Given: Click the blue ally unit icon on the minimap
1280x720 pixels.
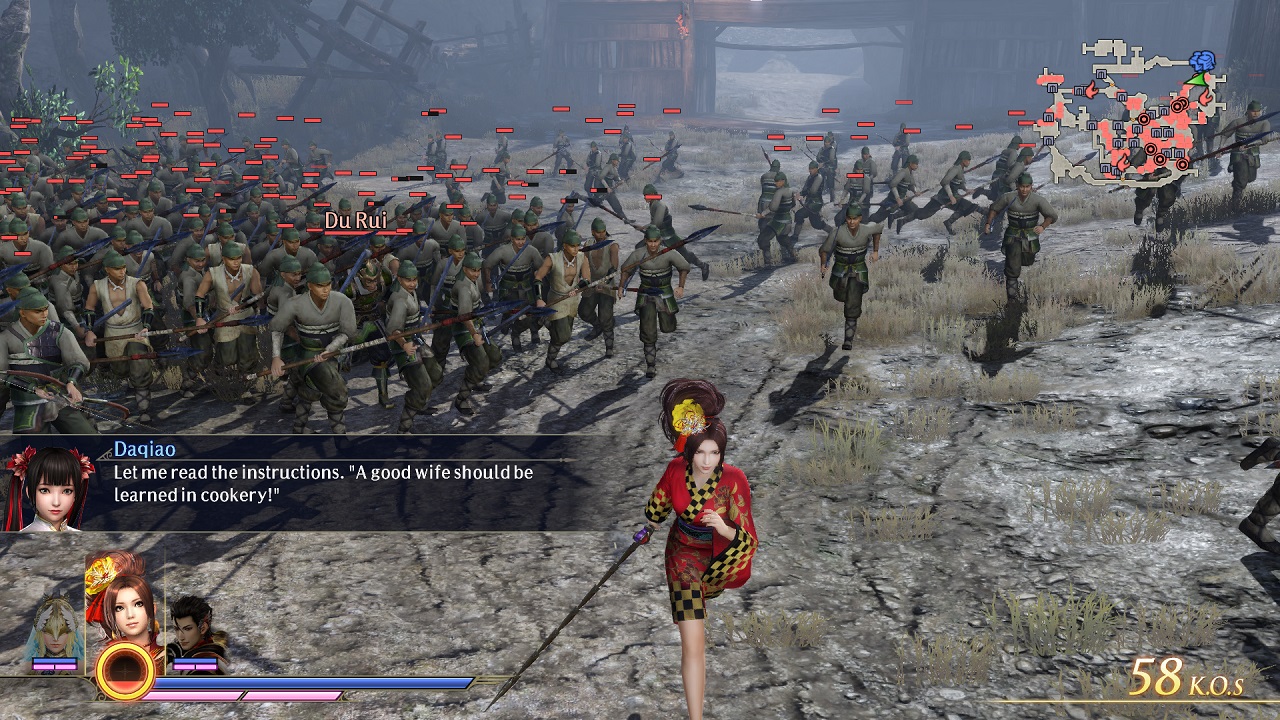Looking at the screenshot, I should (x=1203, y=60).
